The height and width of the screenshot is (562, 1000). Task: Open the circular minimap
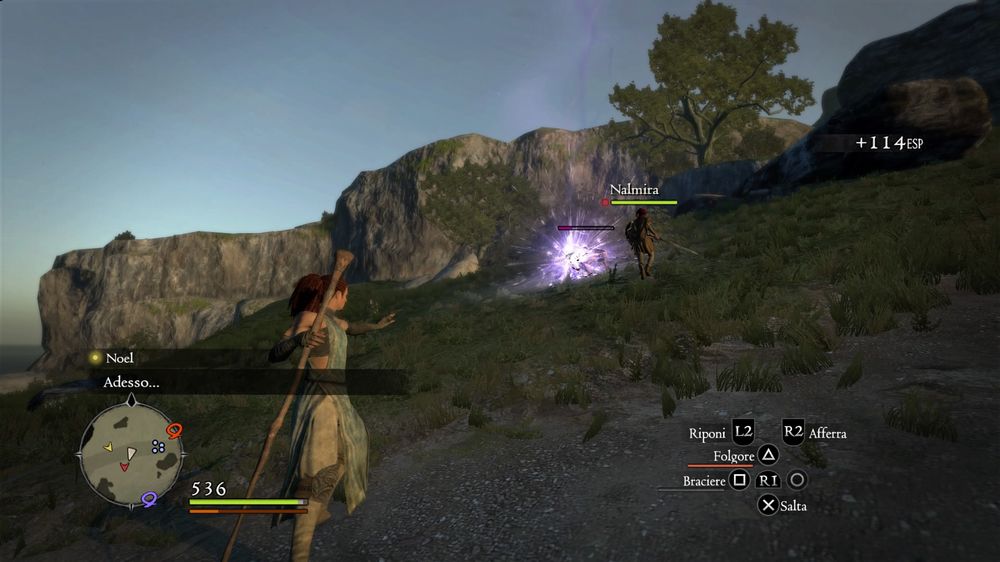(x=131, y=455)
